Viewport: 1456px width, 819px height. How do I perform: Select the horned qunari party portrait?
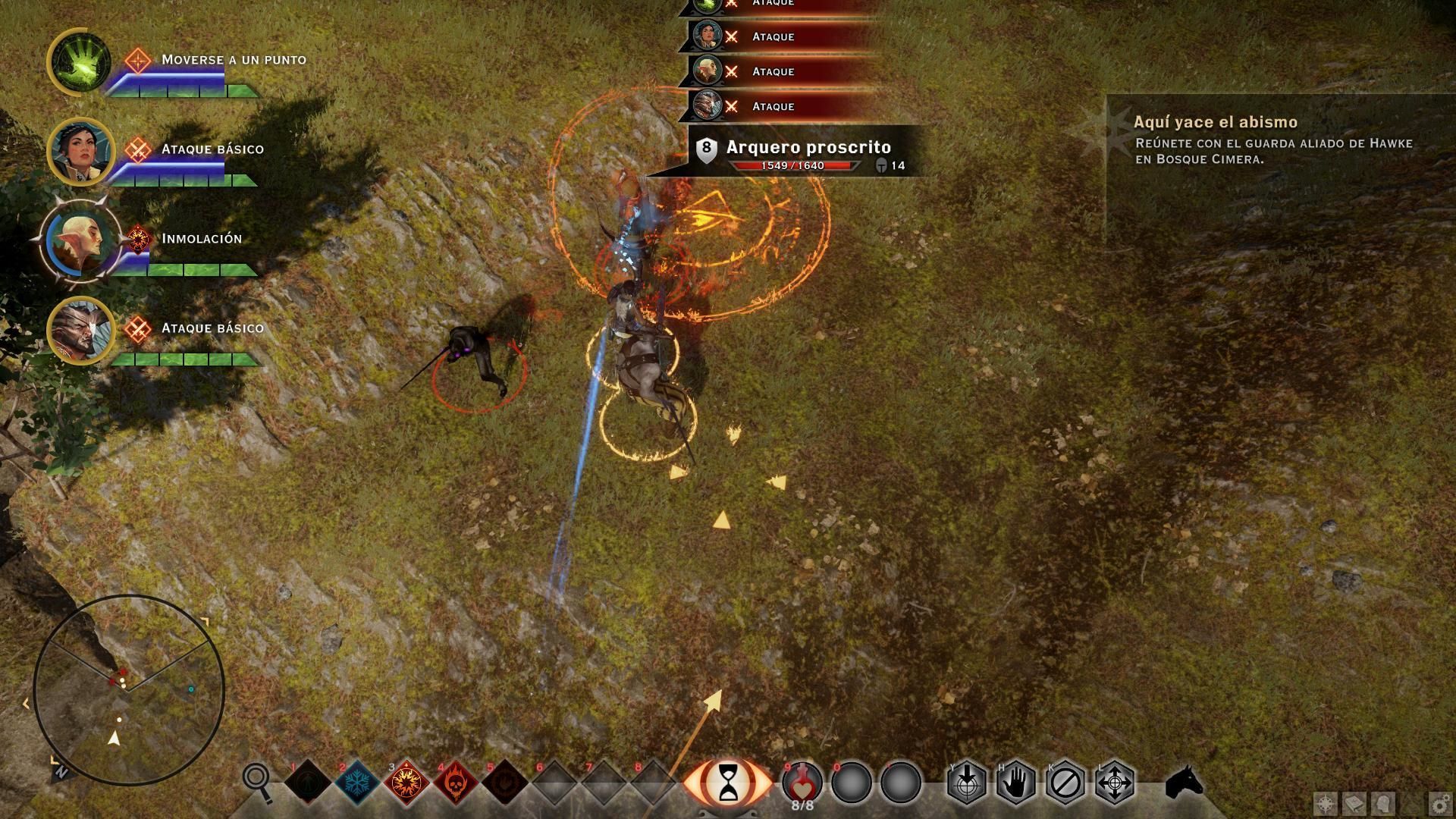(80, 331)
